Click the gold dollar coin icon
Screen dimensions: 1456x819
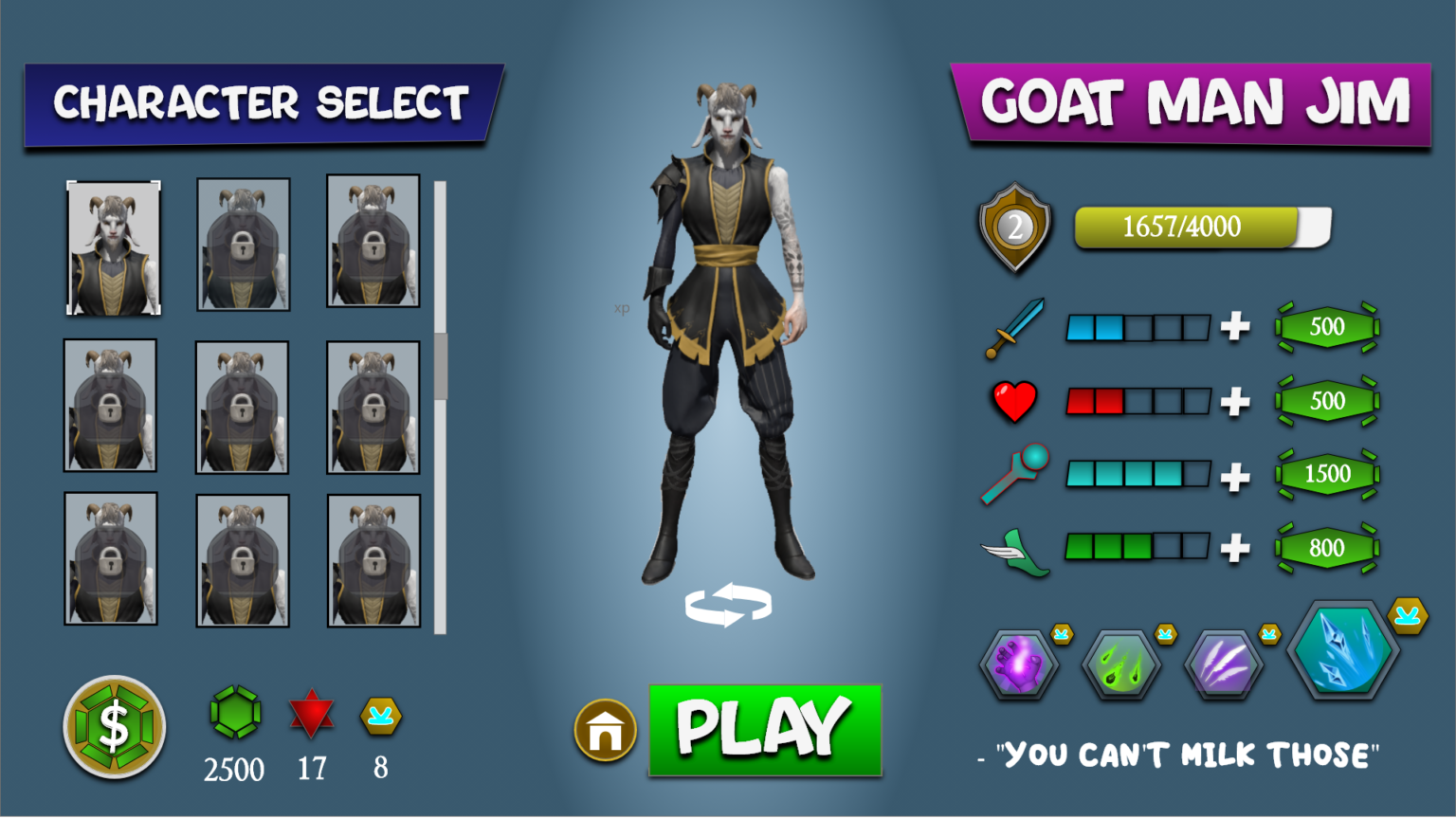(x=113, y=727)
